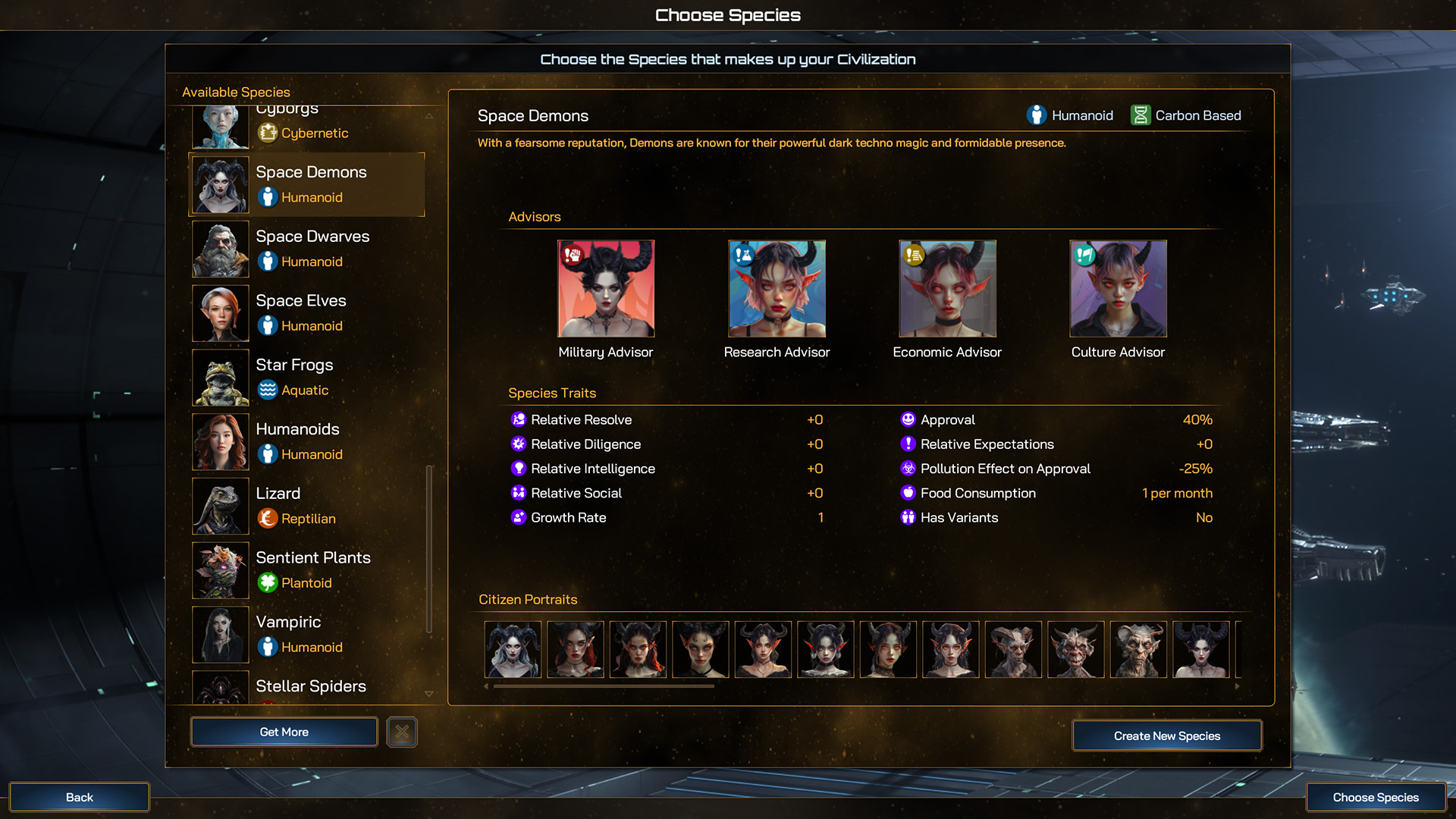
Task: Click the Plantoid icon under Sentient Plants
Action: (x=268, y=583)
